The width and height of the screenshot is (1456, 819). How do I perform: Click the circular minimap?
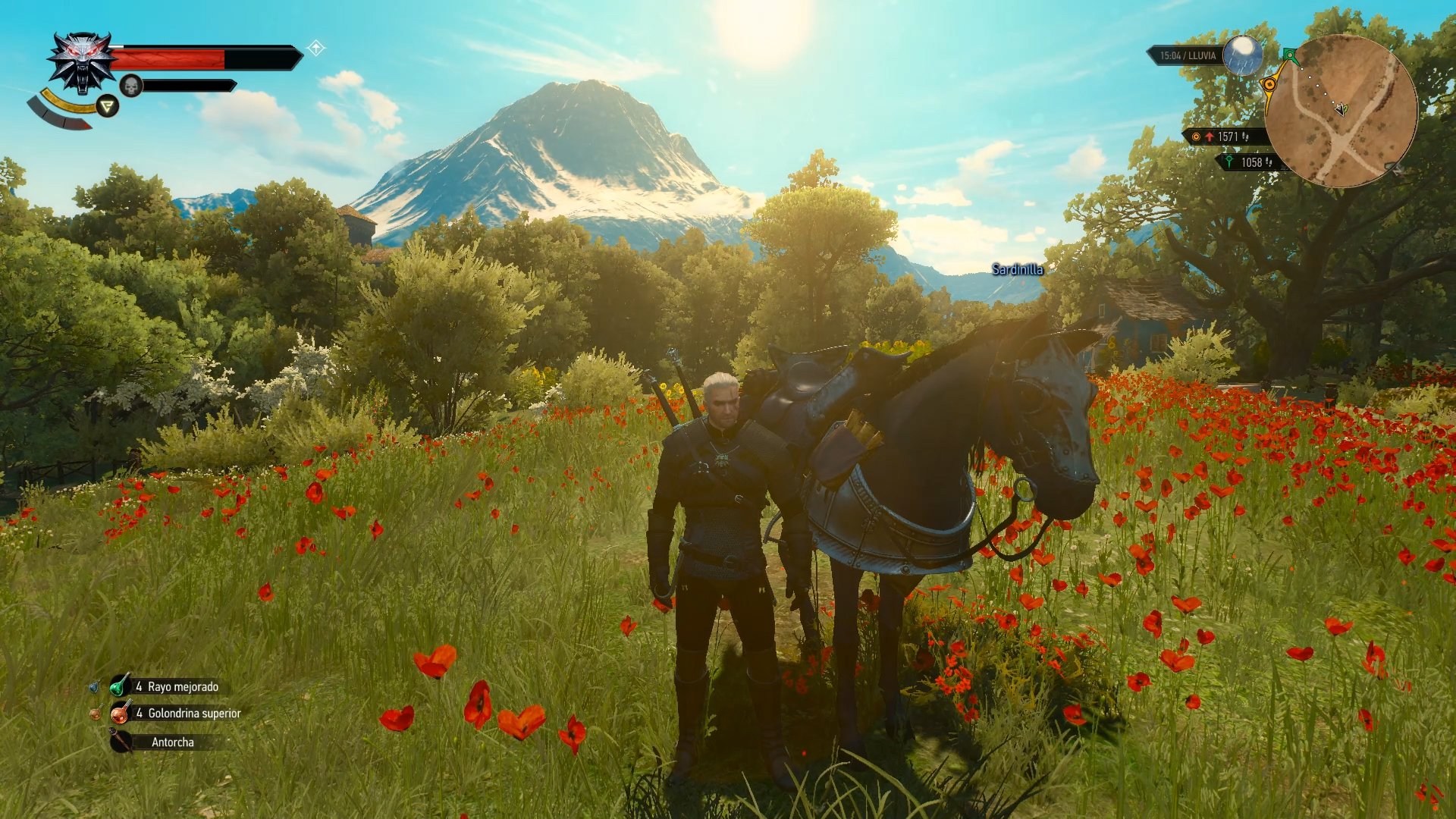click(1343, 110)
